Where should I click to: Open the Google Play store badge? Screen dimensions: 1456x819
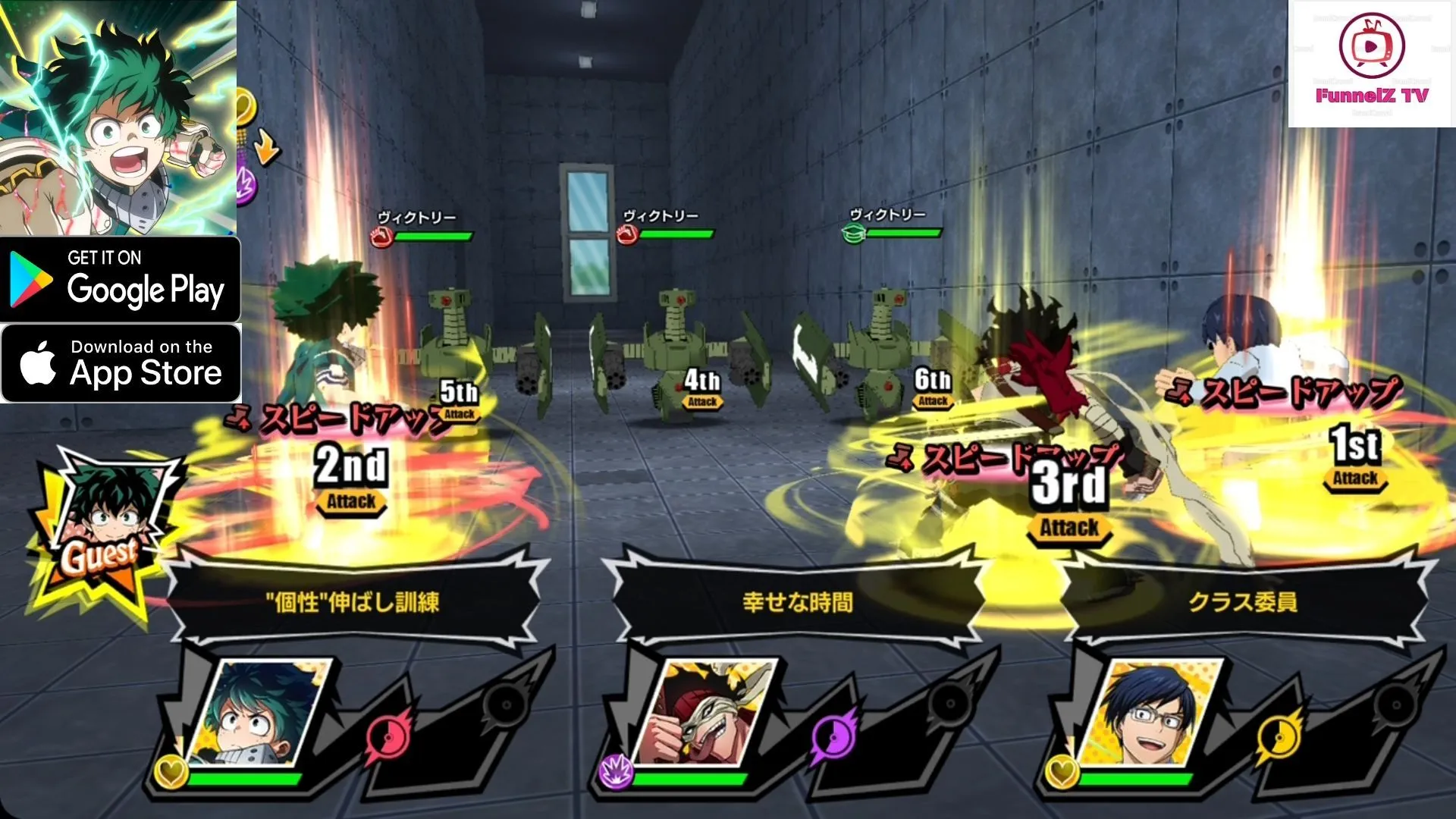tap(120, 279)
